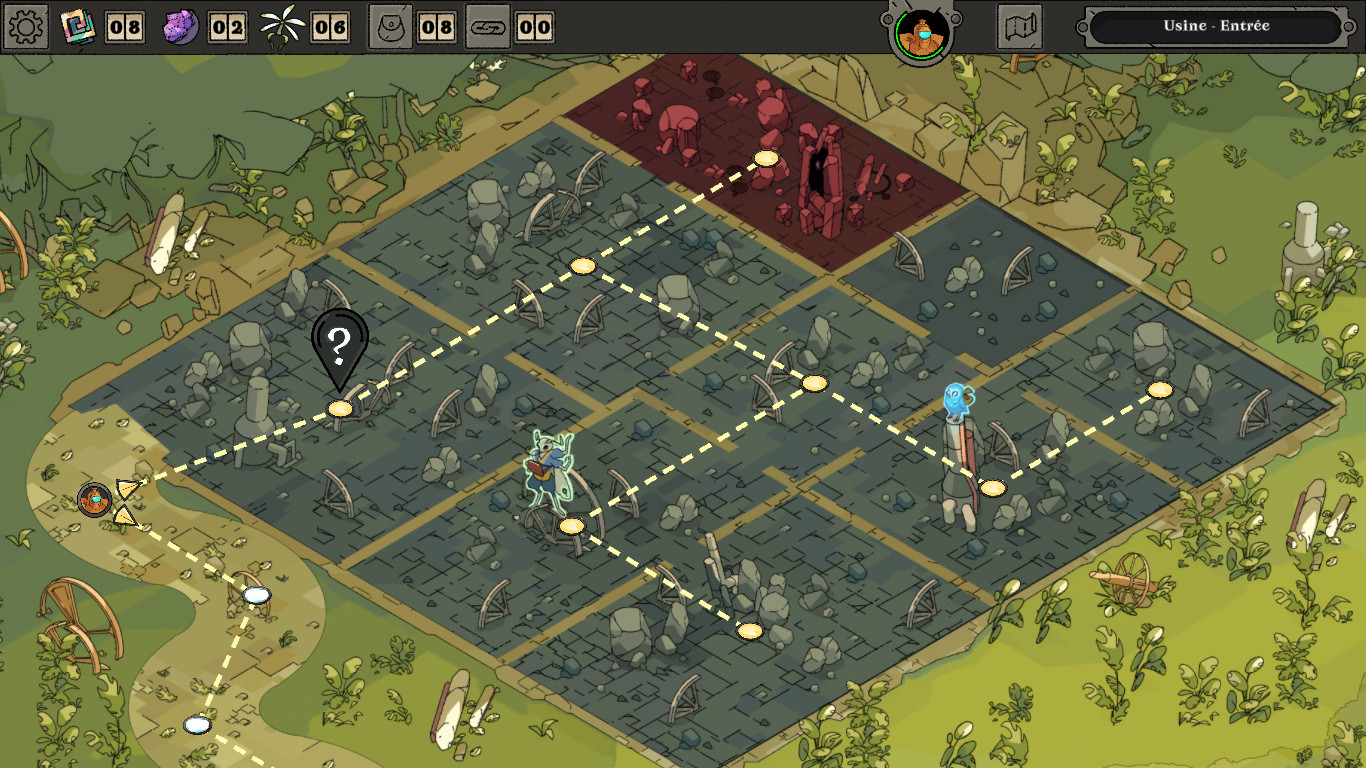
Task: Click the white node near the cart
Action: click(x=257, y=597)
